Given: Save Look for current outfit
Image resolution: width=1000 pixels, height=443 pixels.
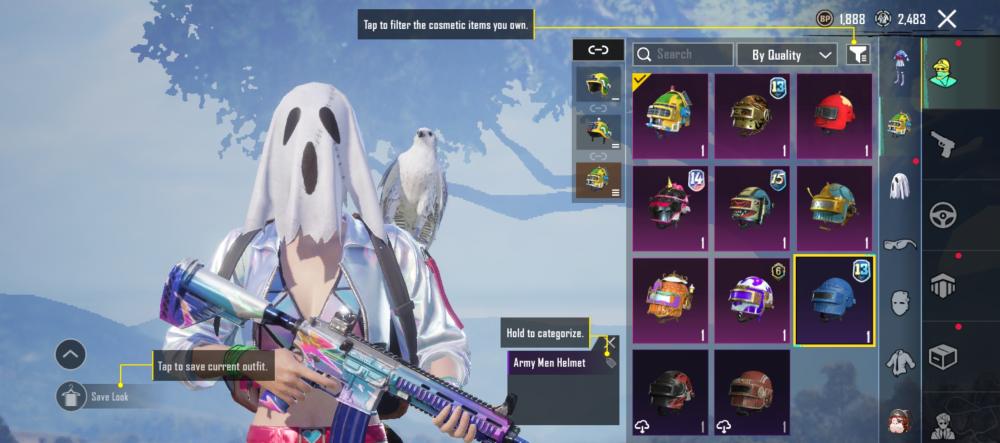Looking at the screenshot, I should tap(71, 396).
